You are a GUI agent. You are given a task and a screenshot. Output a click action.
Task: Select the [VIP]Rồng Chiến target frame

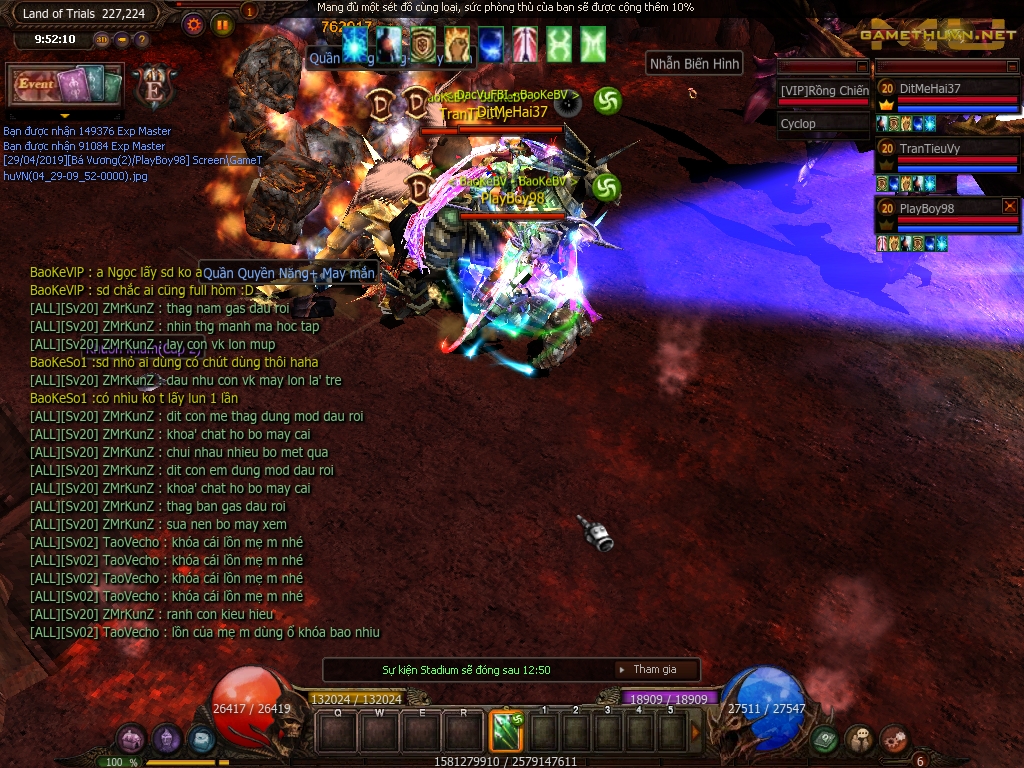[824, 91]
